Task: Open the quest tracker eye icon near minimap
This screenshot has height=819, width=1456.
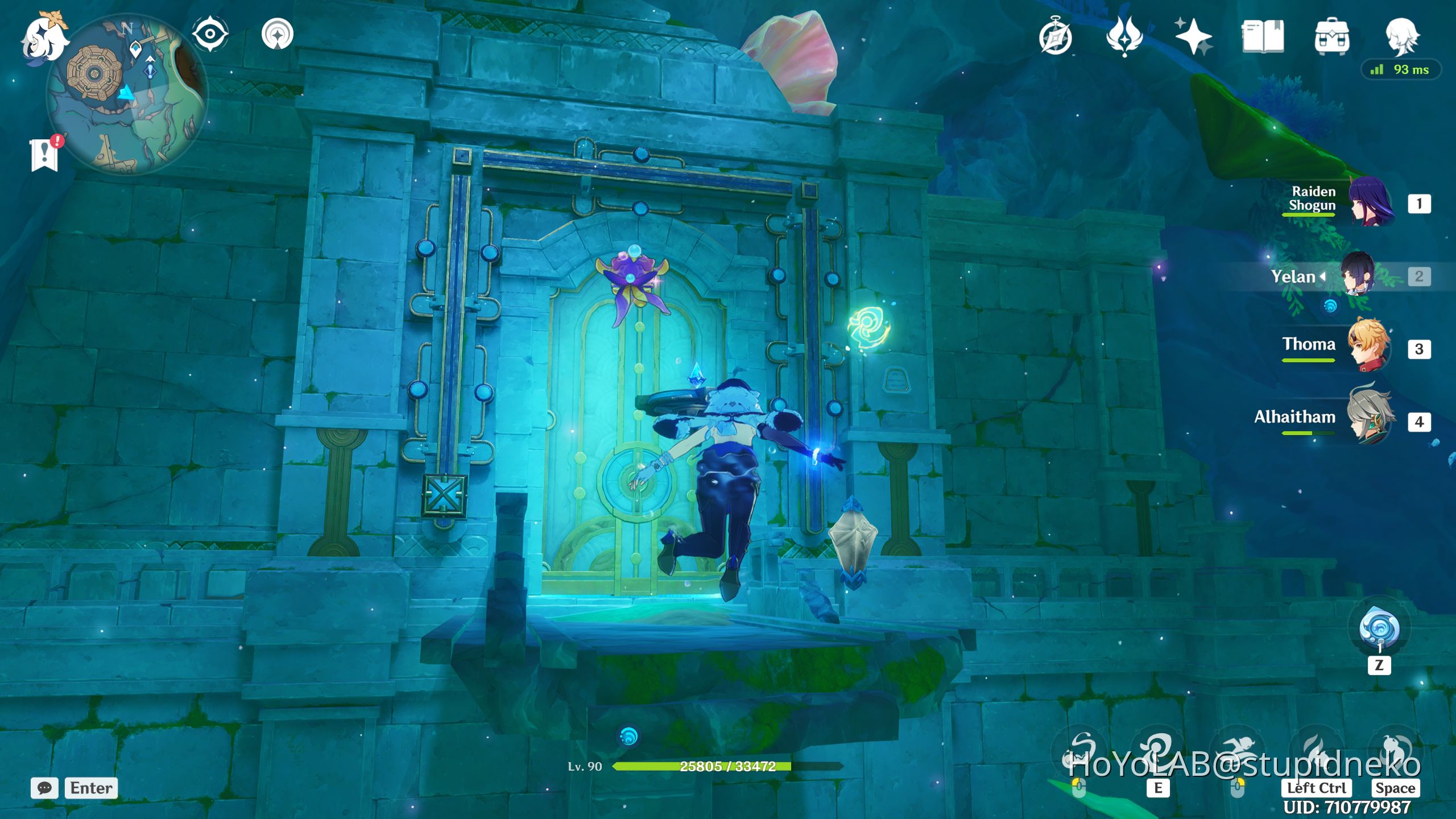Action: (x=210, y=33)
